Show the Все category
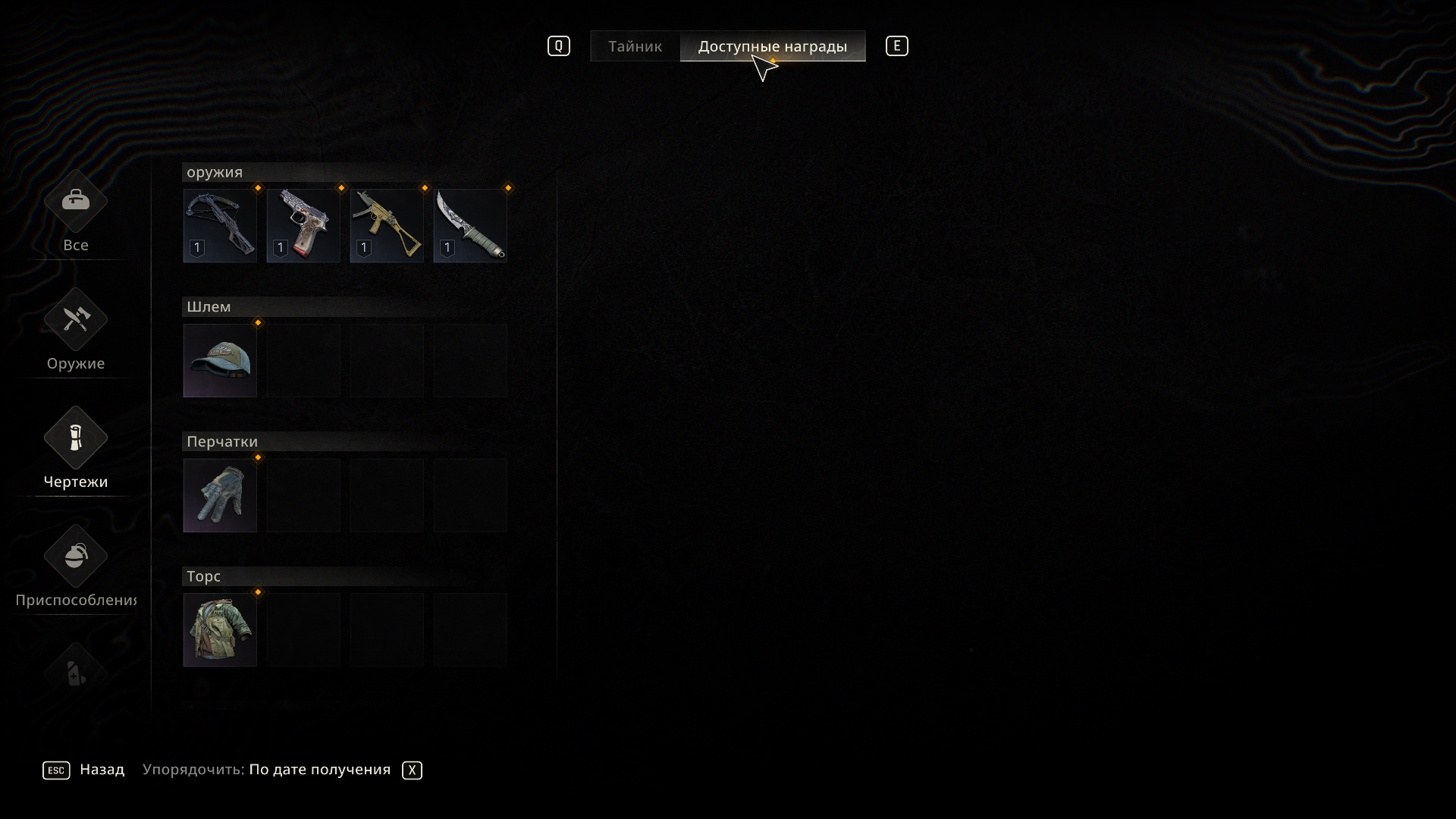Screen dimensions: 1456x819 click(x=76, y=212)
